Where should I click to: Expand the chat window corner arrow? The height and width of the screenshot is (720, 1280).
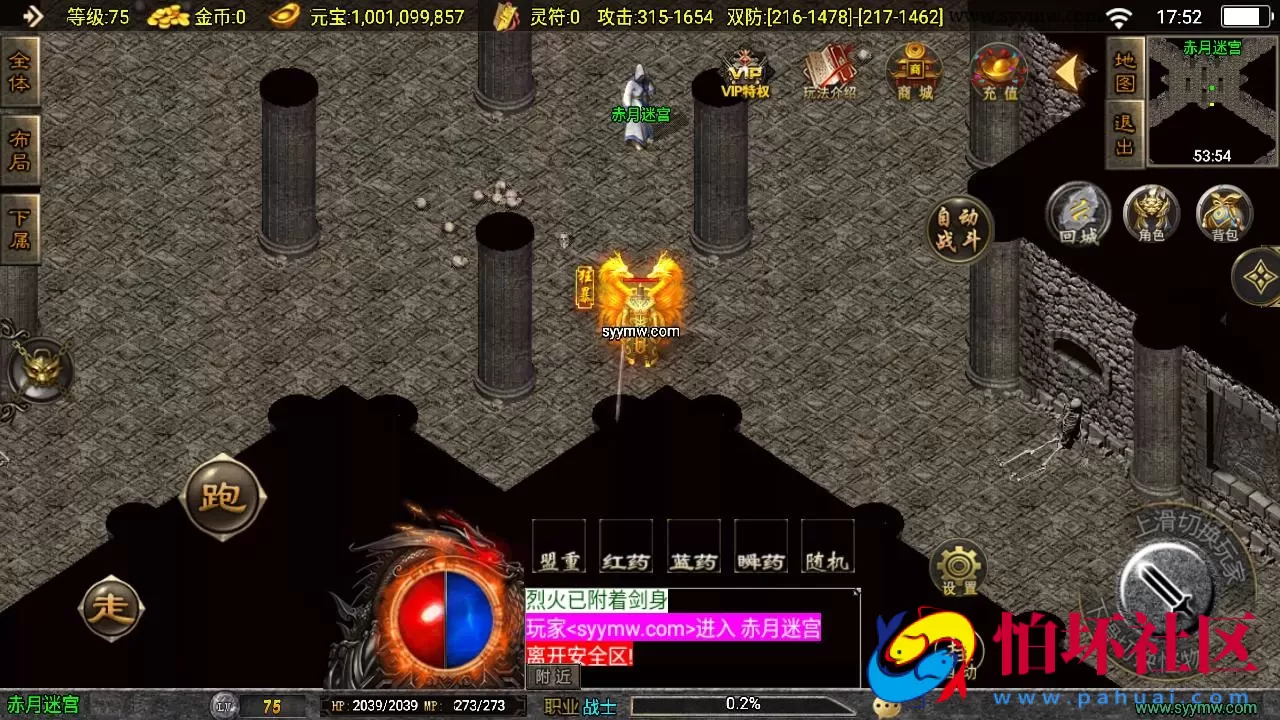coord(855,592)
